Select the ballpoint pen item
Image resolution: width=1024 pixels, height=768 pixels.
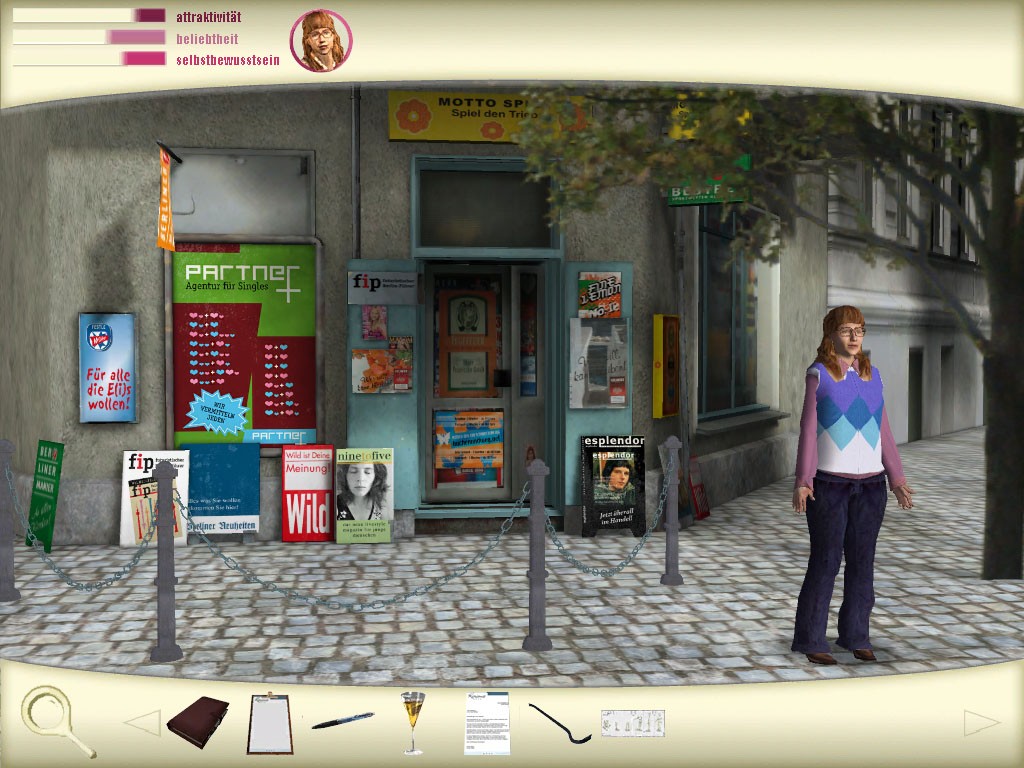click(342, 721)
